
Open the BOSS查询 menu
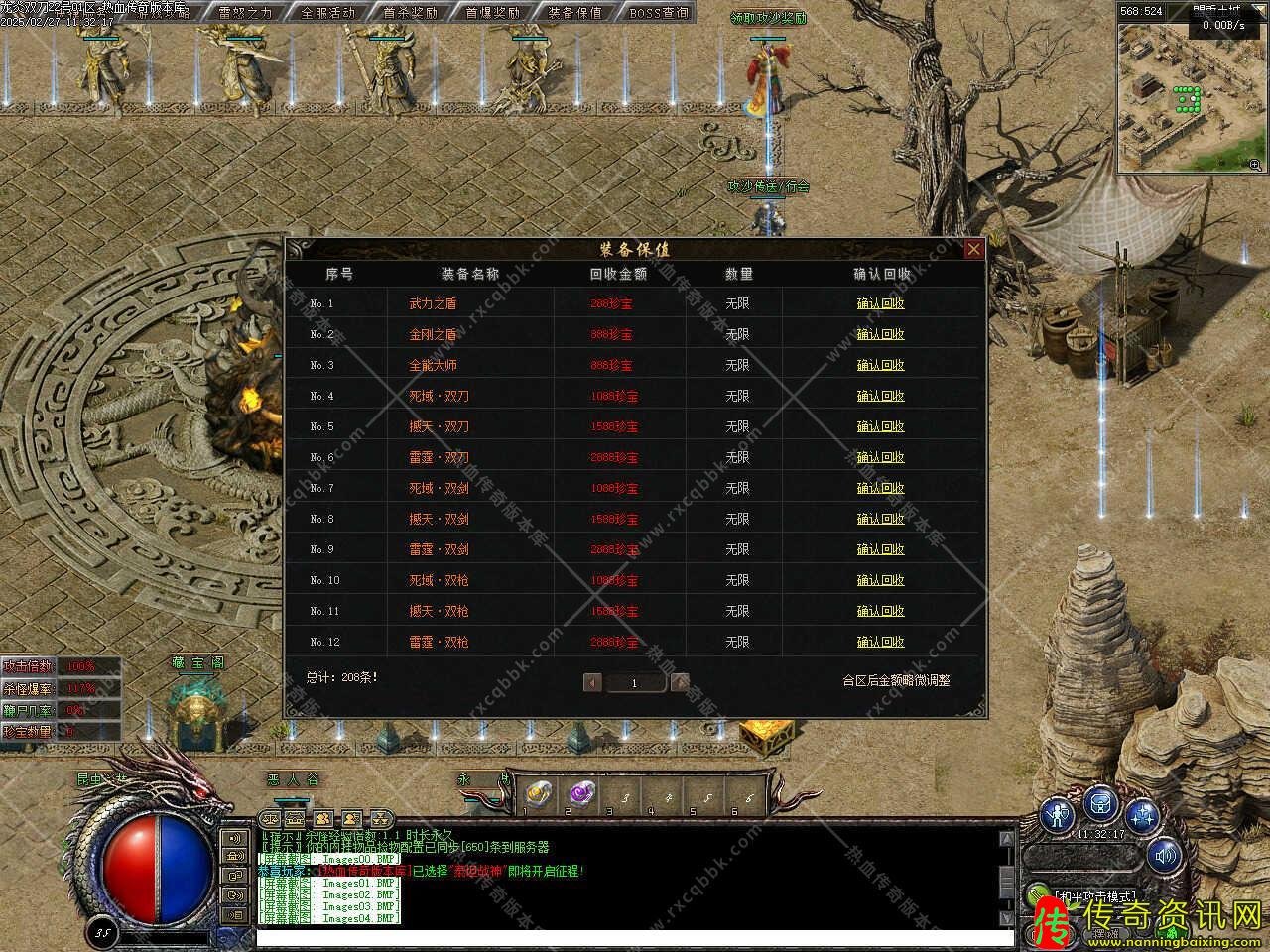(x=658, y=13)
